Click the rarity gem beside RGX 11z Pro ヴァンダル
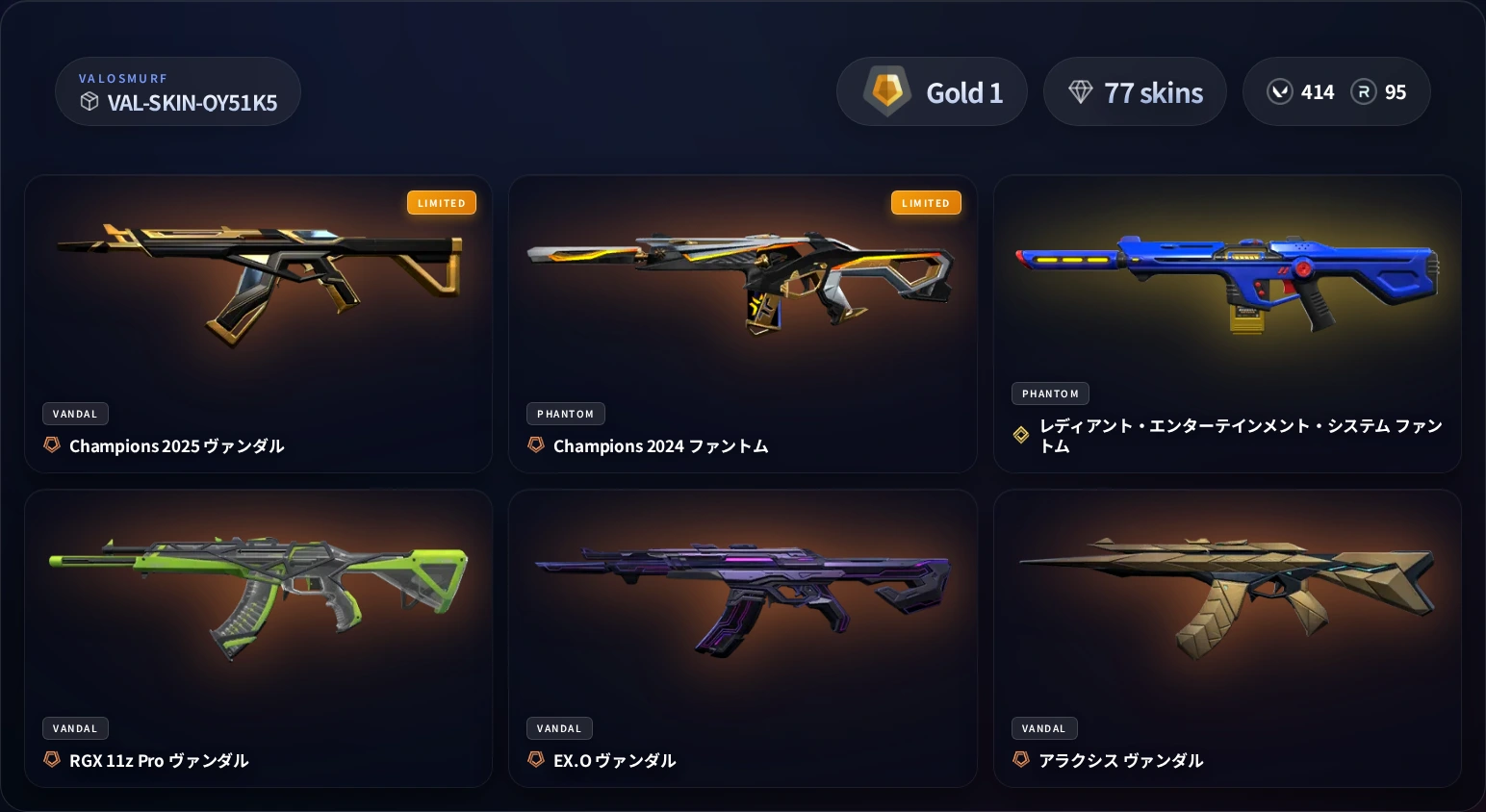 (51, 759)
